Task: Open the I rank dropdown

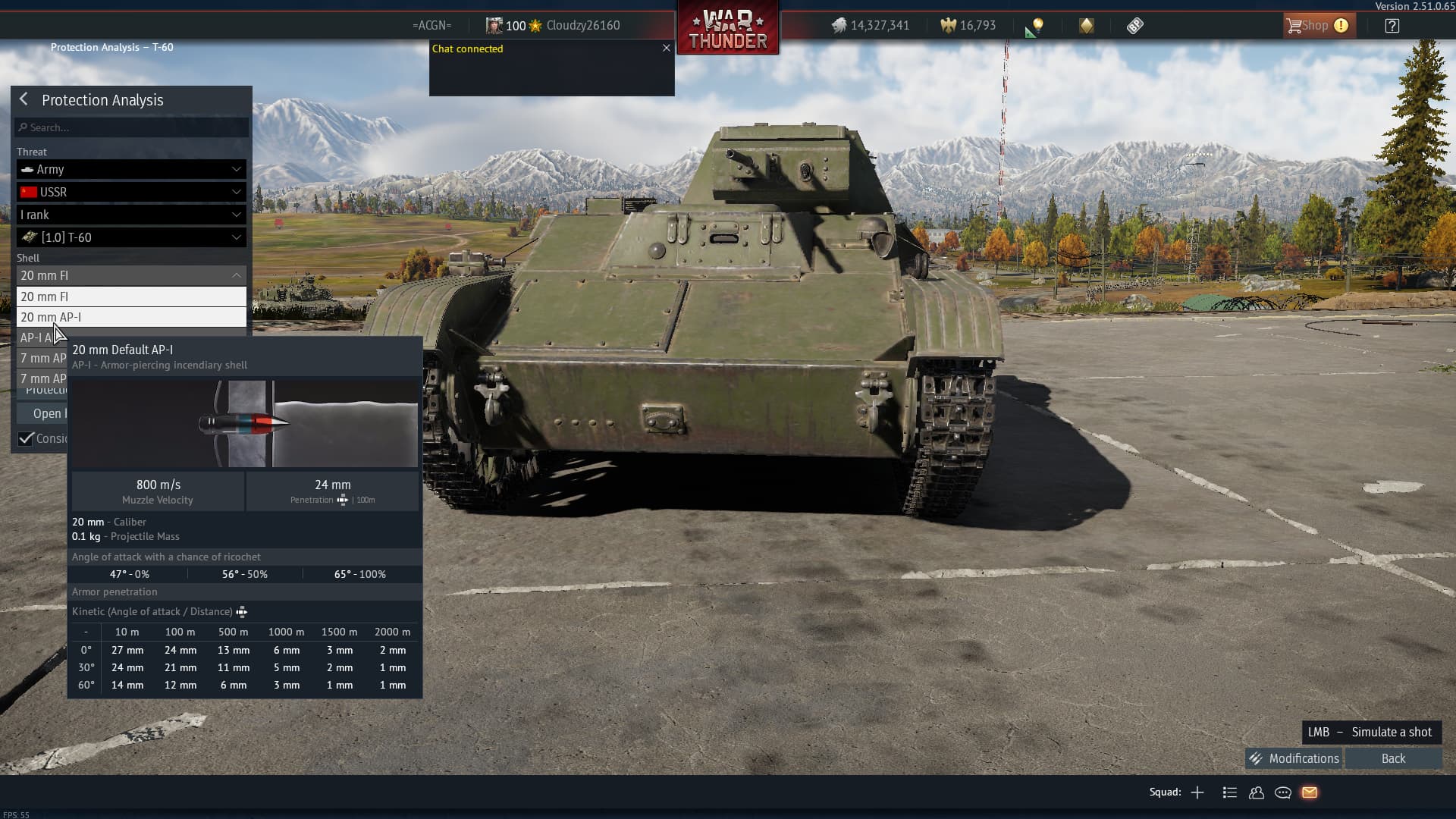Action: (131, 215)
